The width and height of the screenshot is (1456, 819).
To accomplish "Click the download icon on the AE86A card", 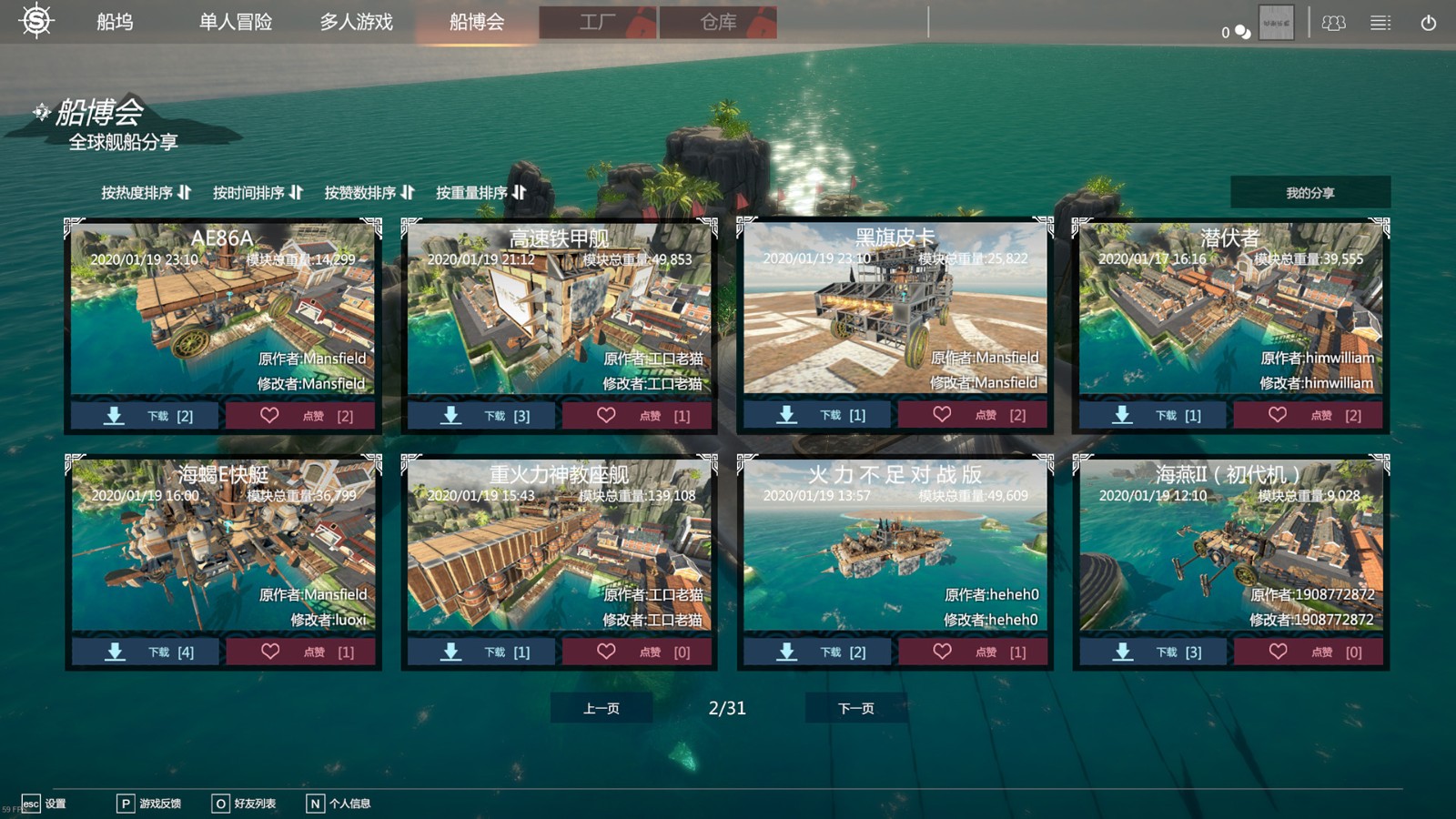I will pyautogui.click(x=114, y=415).
